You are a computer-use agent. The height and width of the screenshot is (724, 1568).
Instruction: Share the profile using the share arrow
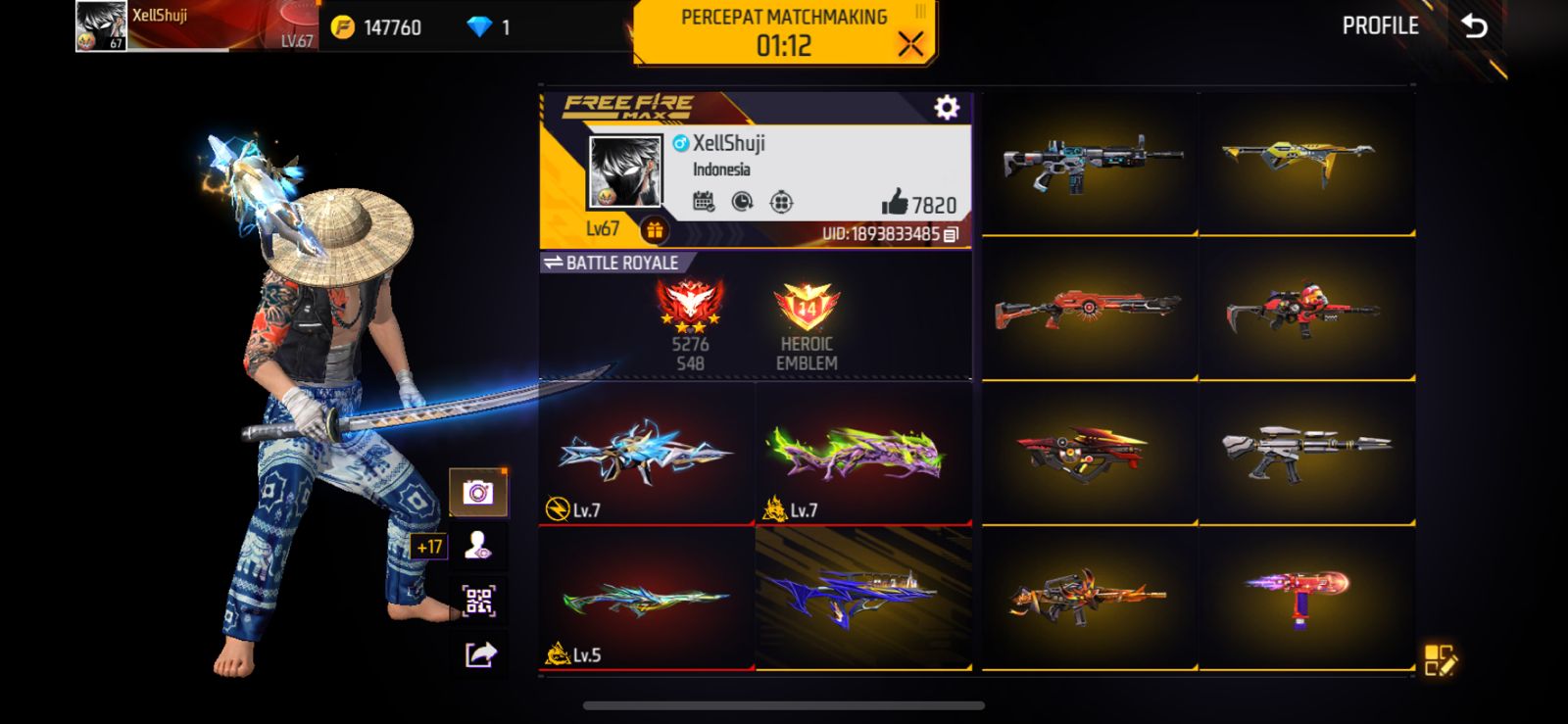click(x=478, y=653)
